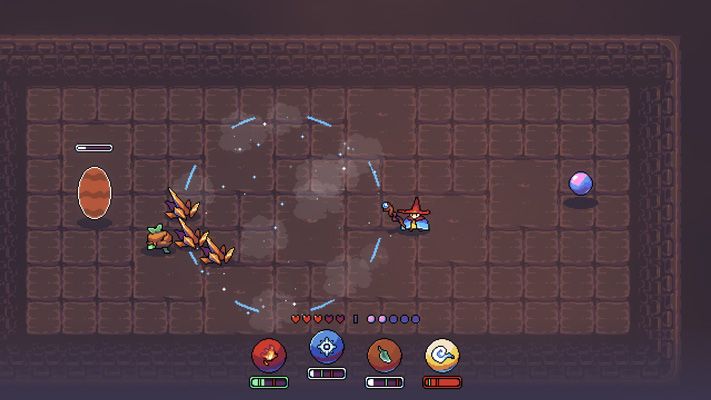Screen dimensions: 711x400
Task: Use the brown green-leaf spell icon
Action: coord(384,354)
